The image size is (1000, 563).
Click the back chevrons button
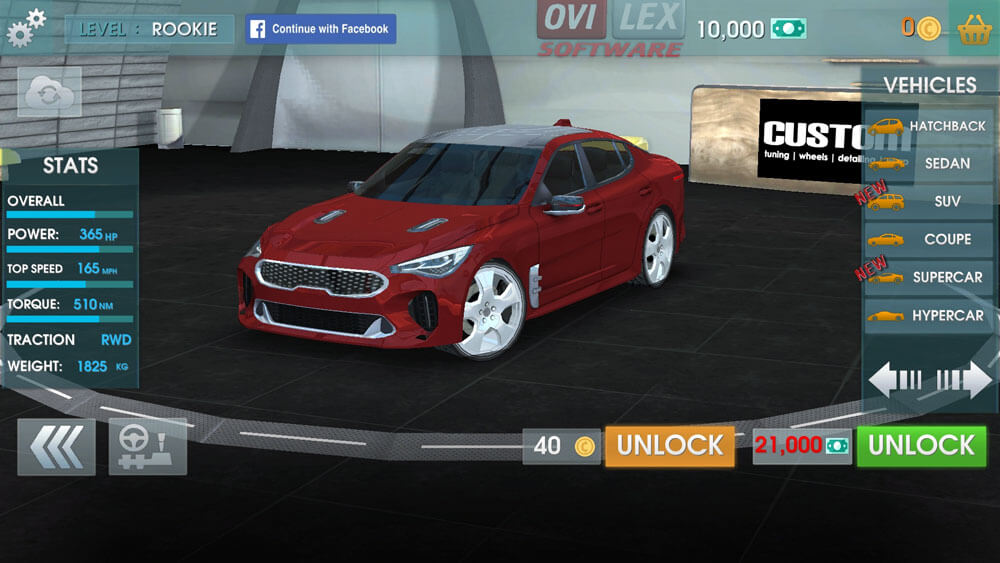(x=56, y=446)
